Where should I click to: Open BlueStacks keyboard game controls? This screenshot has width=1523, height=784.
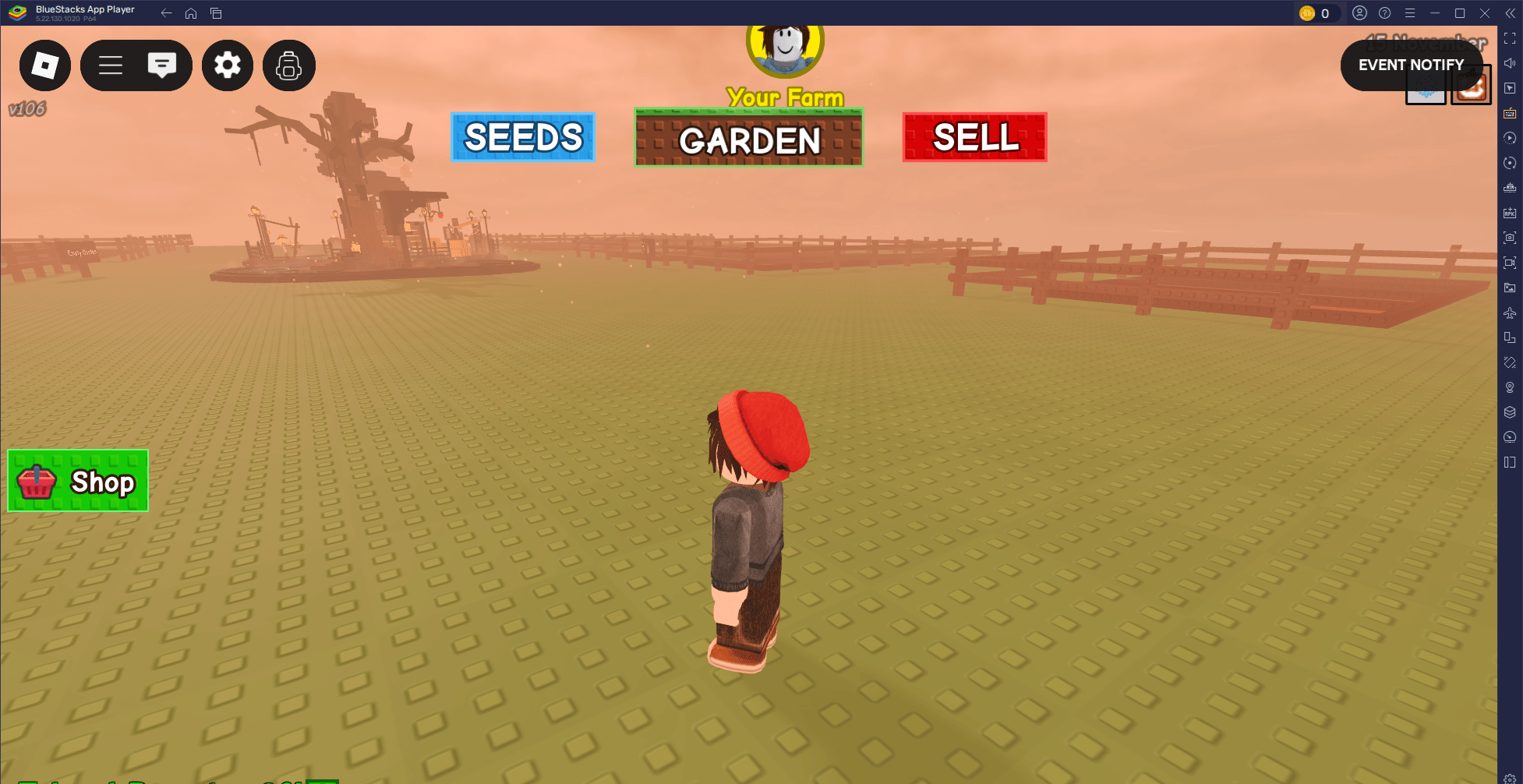1510,113
